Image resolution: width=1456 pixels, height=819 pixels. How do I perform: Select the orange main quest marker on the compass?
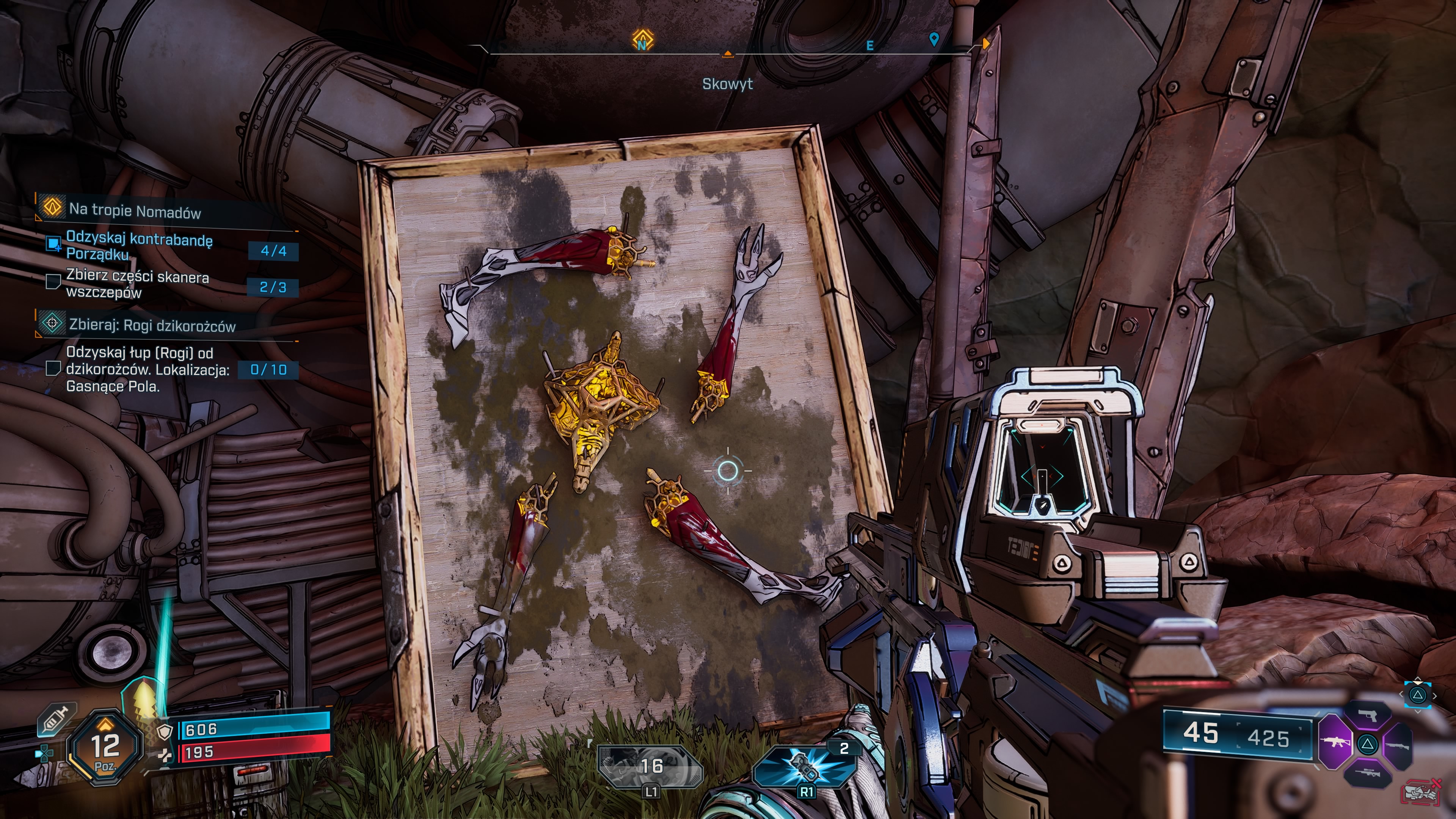(x=642, y=41)
